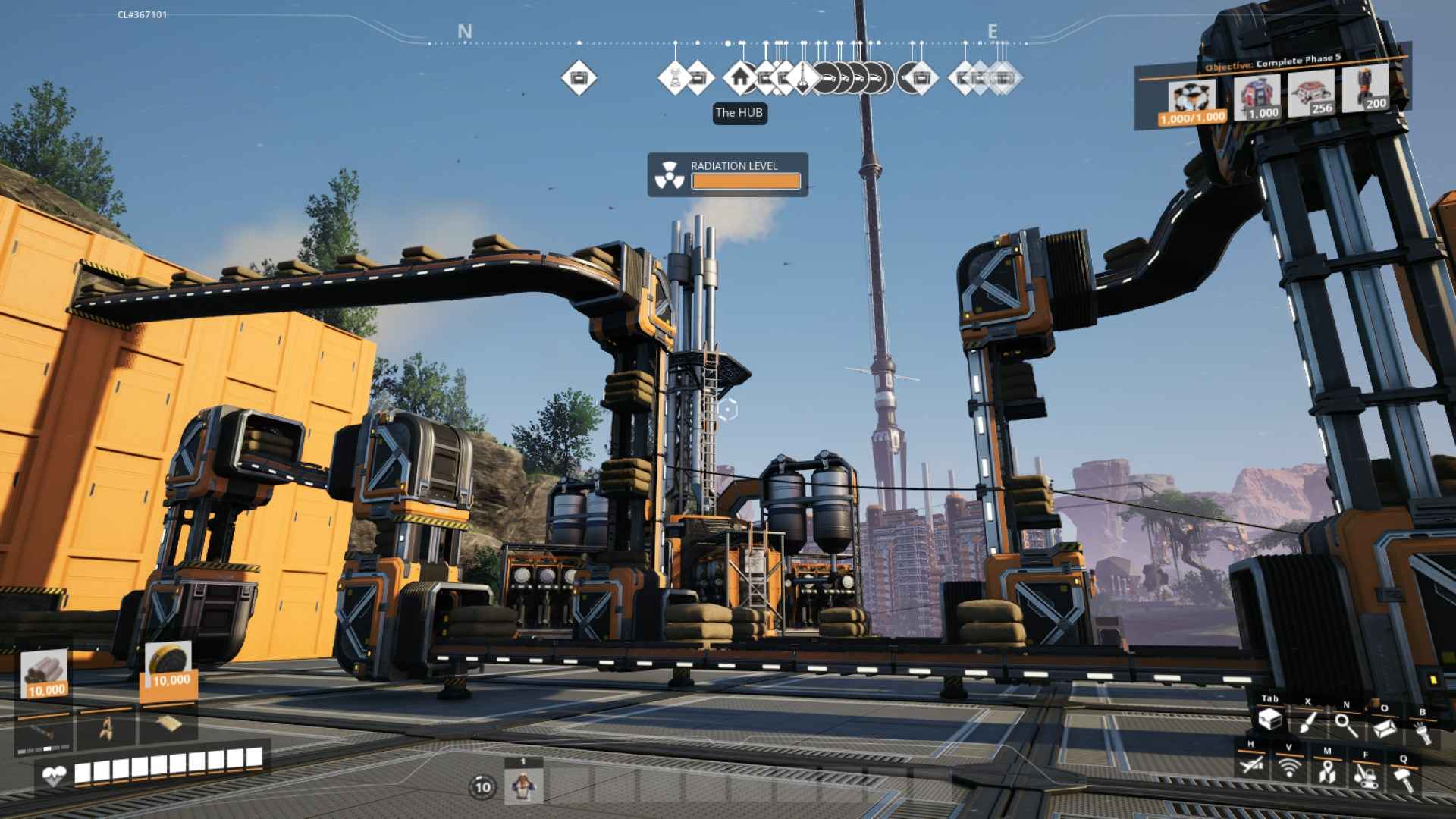Toggle the flashlight icon
The image size is (1456, 819).
click(x=1421, y=733)
